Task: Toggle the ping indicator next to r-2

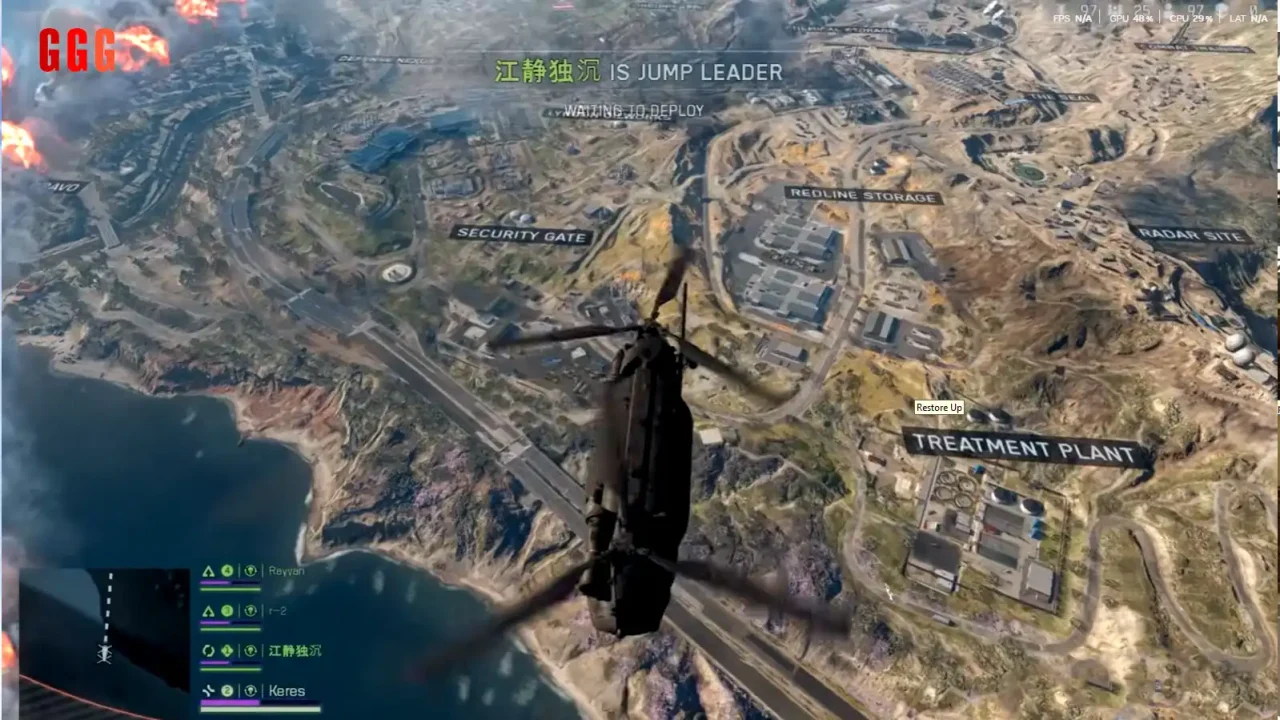Action: (252, 610)
